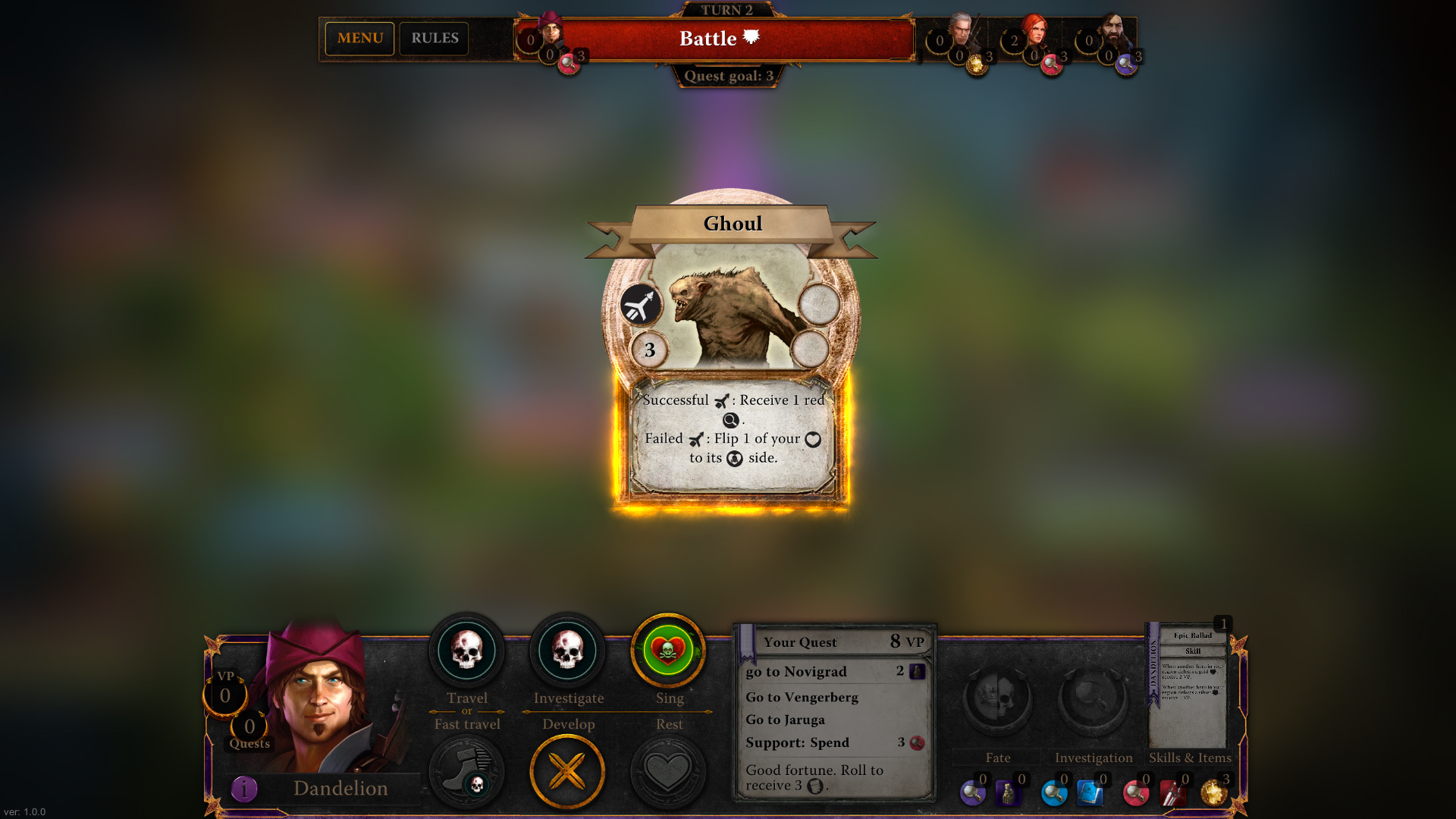Select the Sing action icon
The width and height of the screenshot is (1456, 819).
click(x=668, y=651)
